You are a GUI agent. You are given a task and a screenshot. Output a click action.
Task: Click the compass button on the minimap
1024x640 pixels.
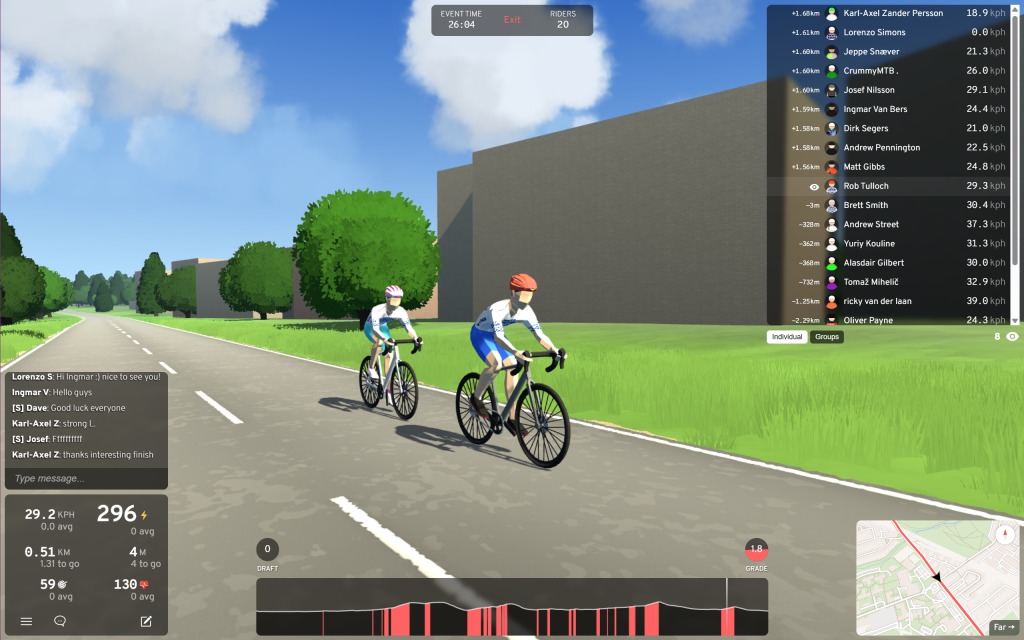(x=1004, y=534)
